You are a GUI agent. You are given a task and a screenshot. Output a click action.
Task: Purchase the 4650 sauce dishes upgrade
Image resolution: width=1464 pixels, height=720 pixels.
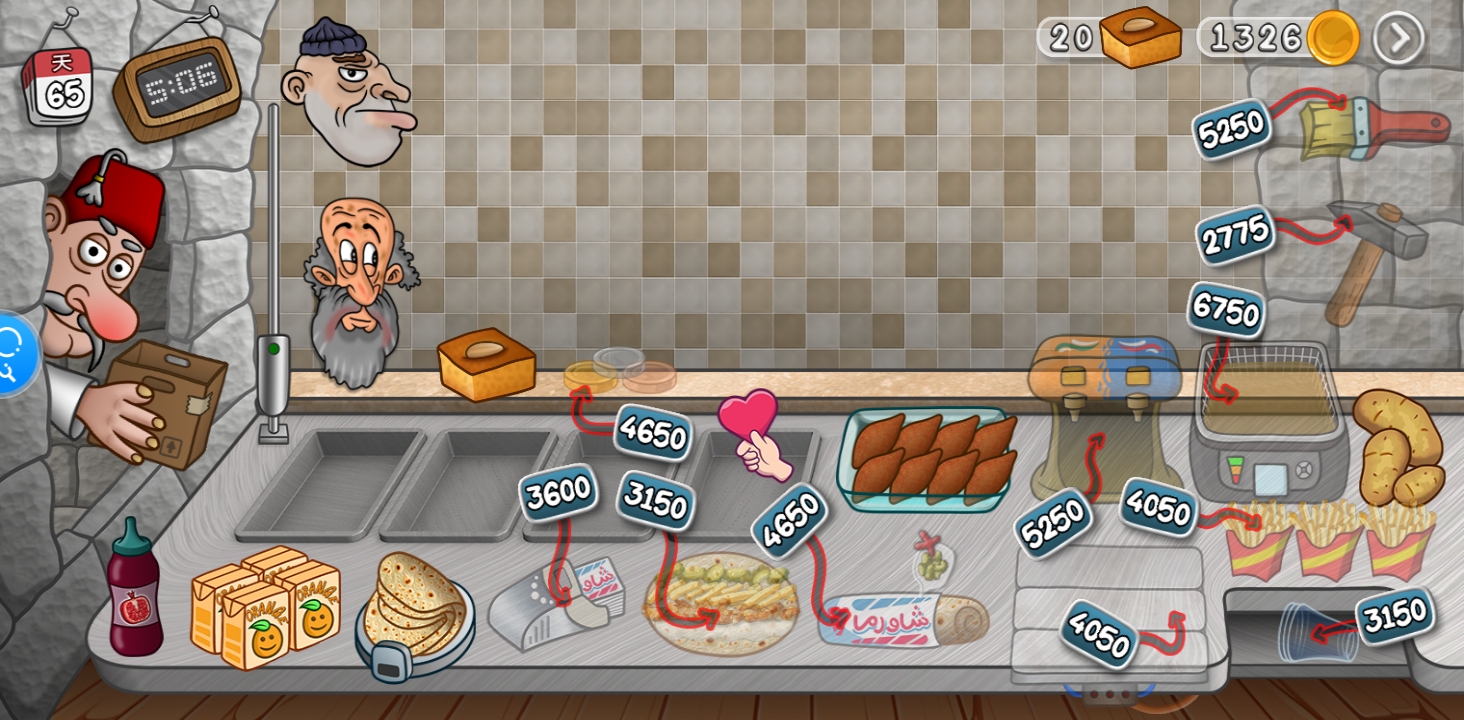pos(653,432)
